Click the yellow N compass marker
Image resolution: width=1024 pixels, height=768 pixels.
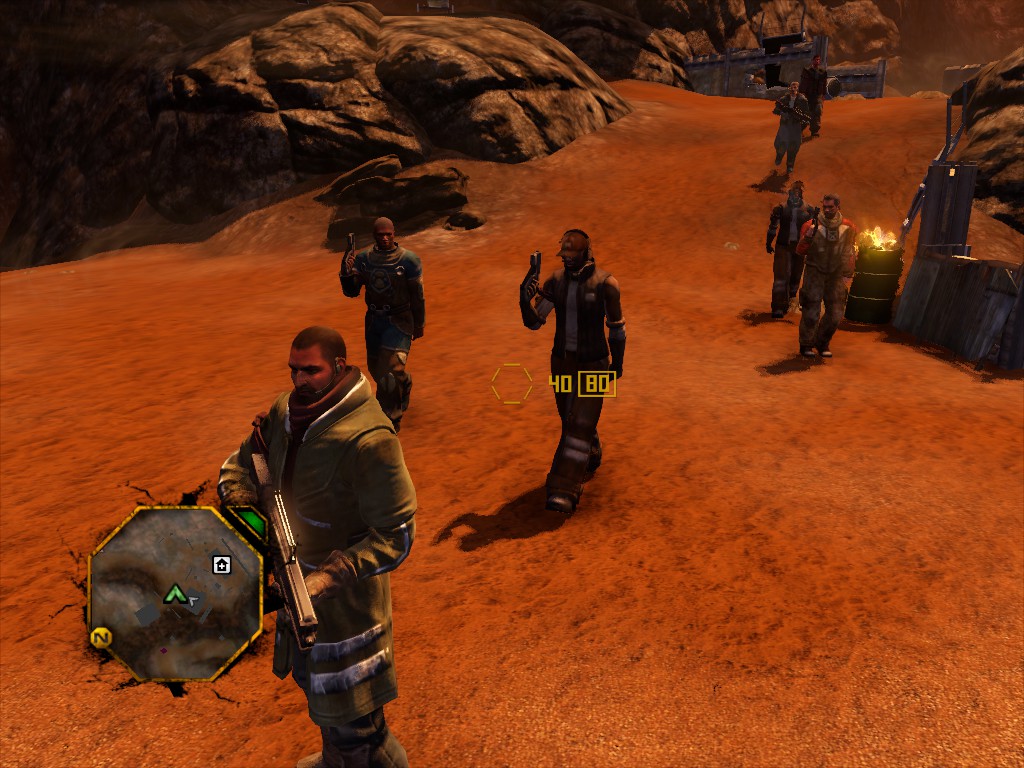(100, 637)
